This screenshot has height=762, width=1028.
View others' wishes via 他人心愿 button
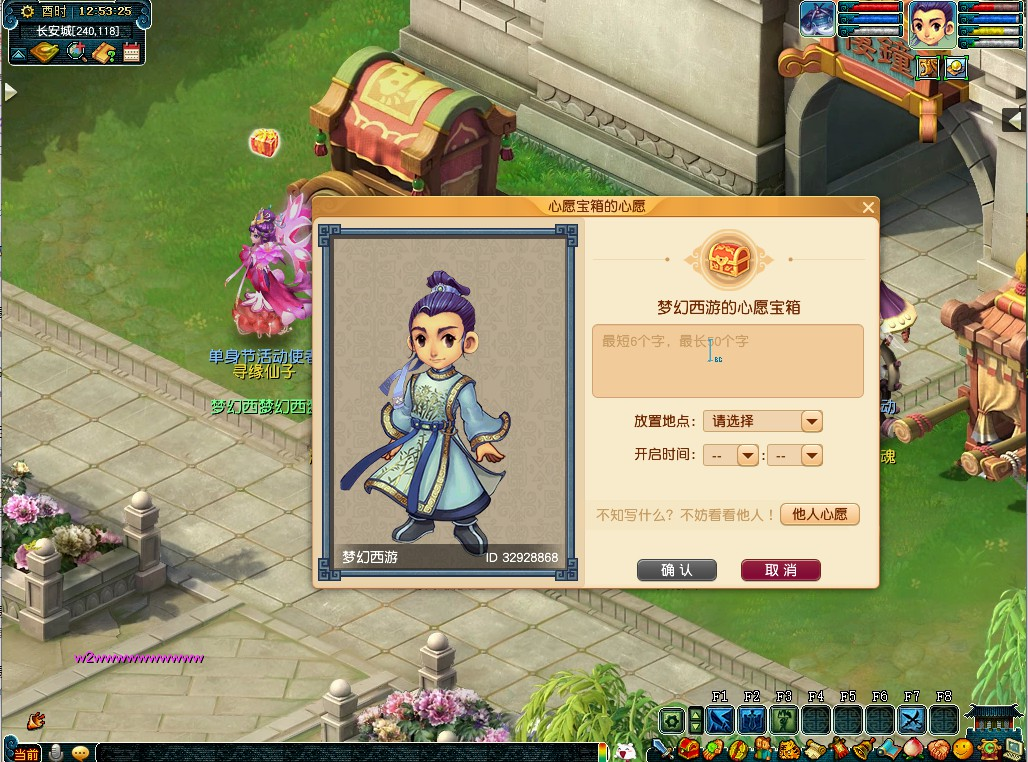(x=819, y=514)
